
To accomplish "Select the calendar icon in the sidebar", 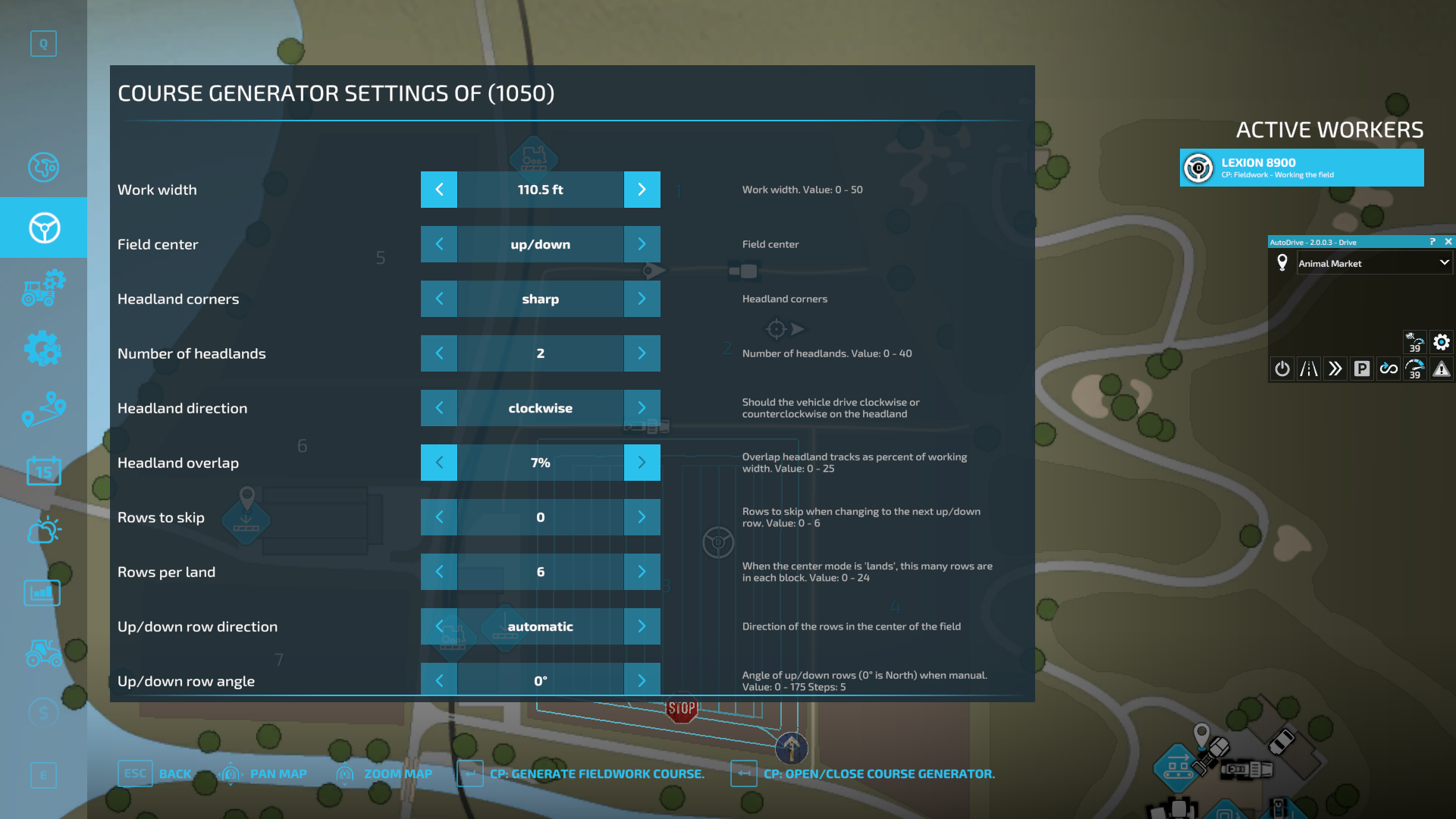I will tap(43, 470).
